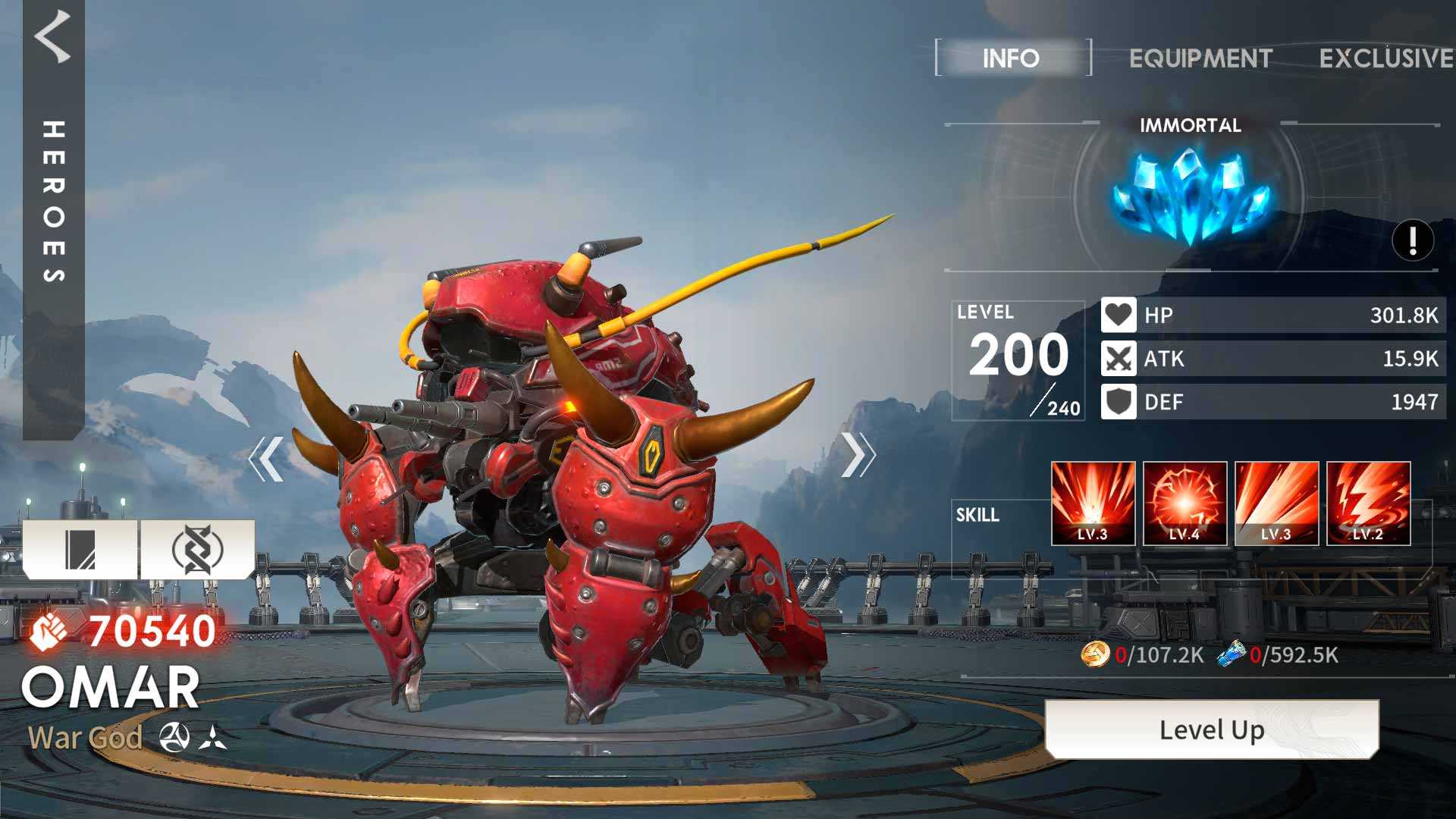Open the hero card view button
Screen dimensions: 1456x819
(x=80, y=549)
